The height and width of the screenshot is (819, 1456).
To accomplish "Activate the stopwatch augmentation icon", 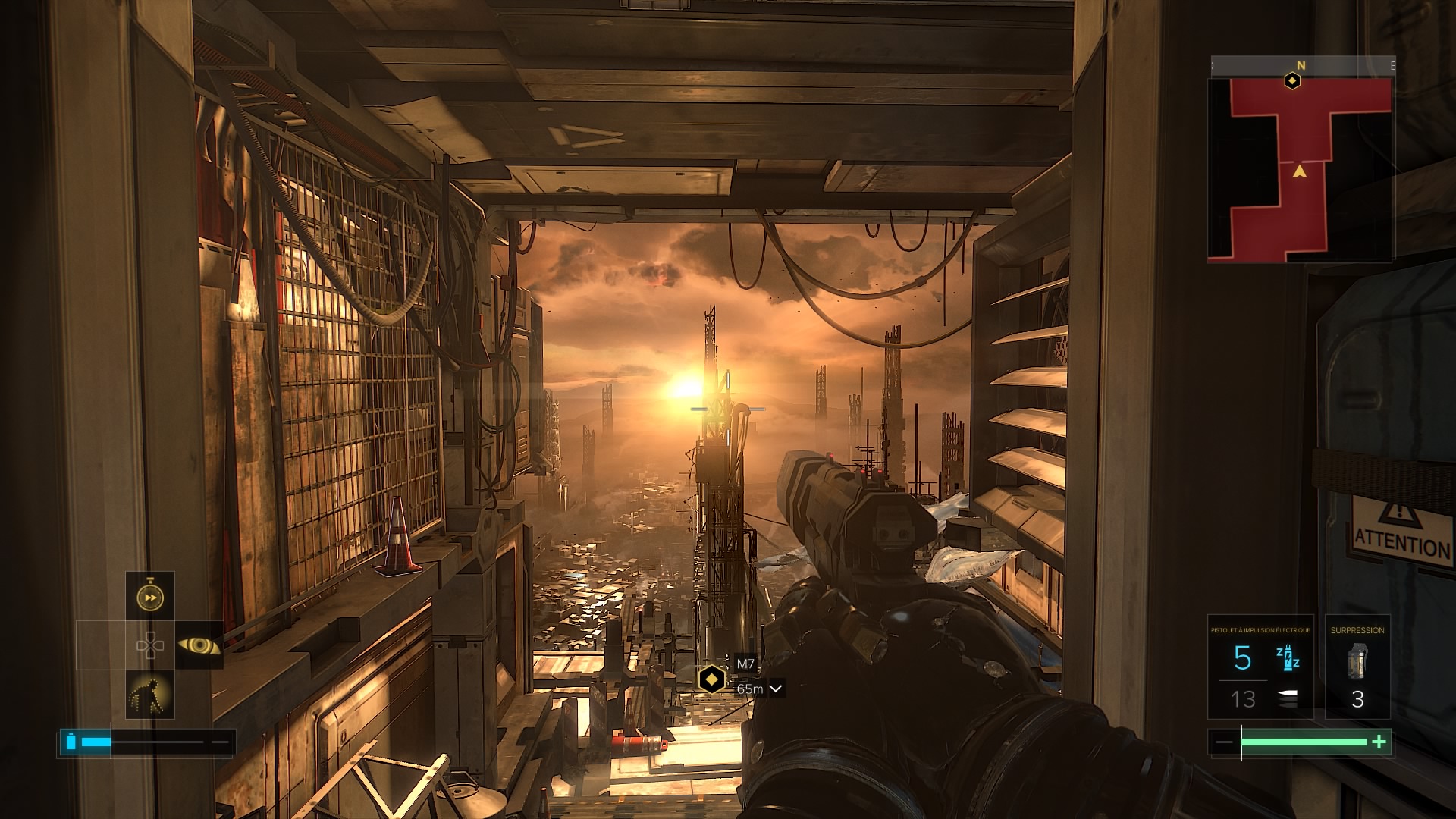I will (x=150, y=597).
